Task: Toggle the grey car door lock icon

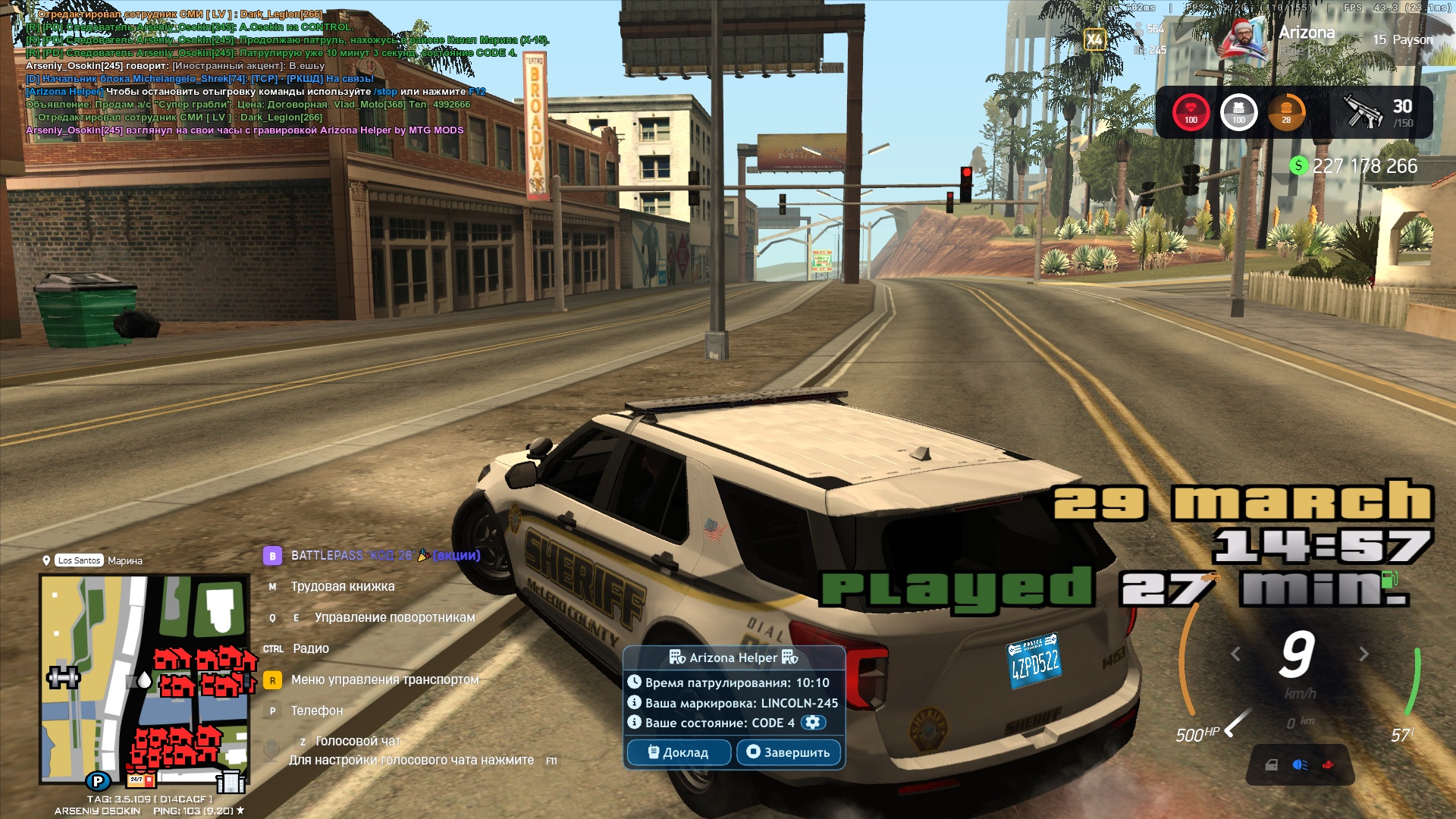Action: tap(1272, 764)
